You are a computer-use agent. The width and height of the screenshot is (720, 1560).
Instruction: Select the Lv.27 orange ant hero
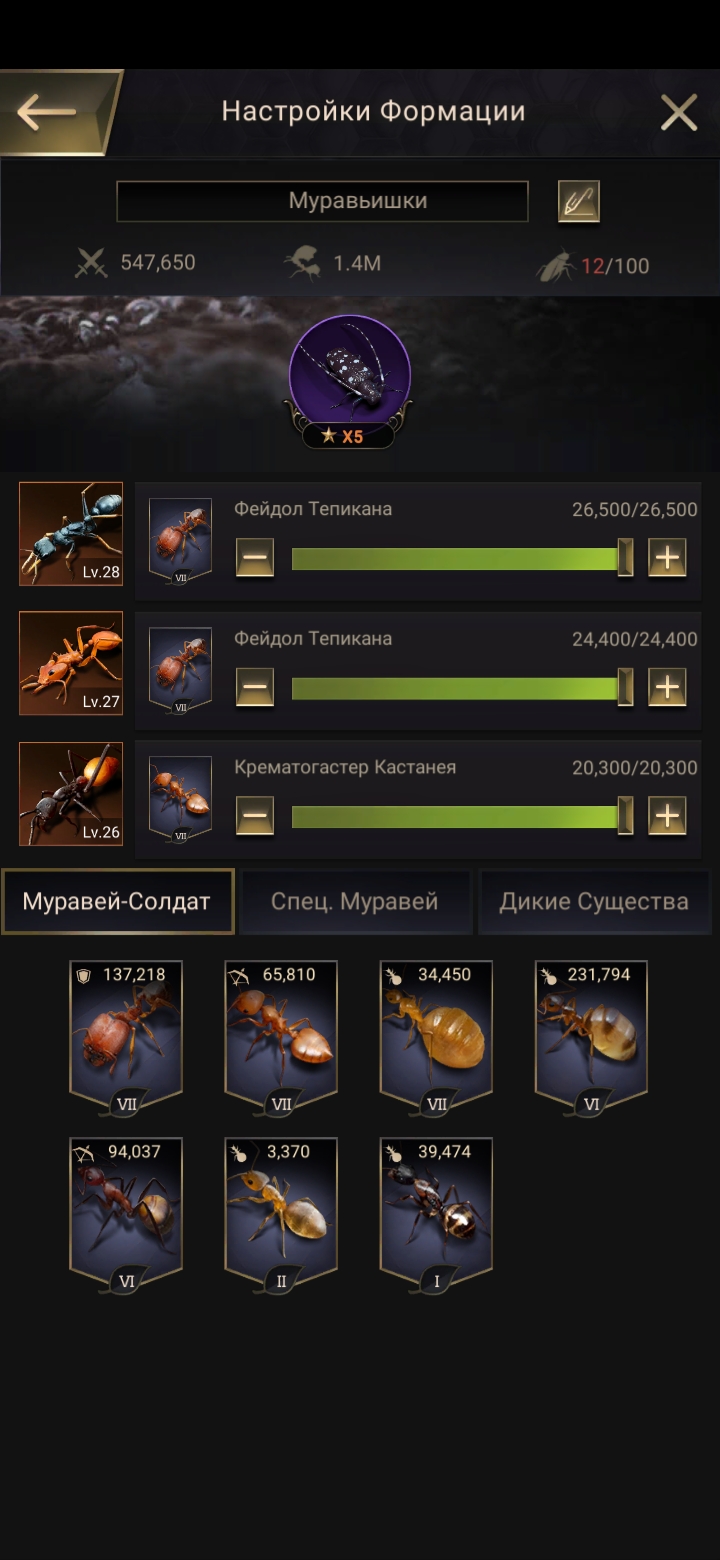tap(71, 663)
